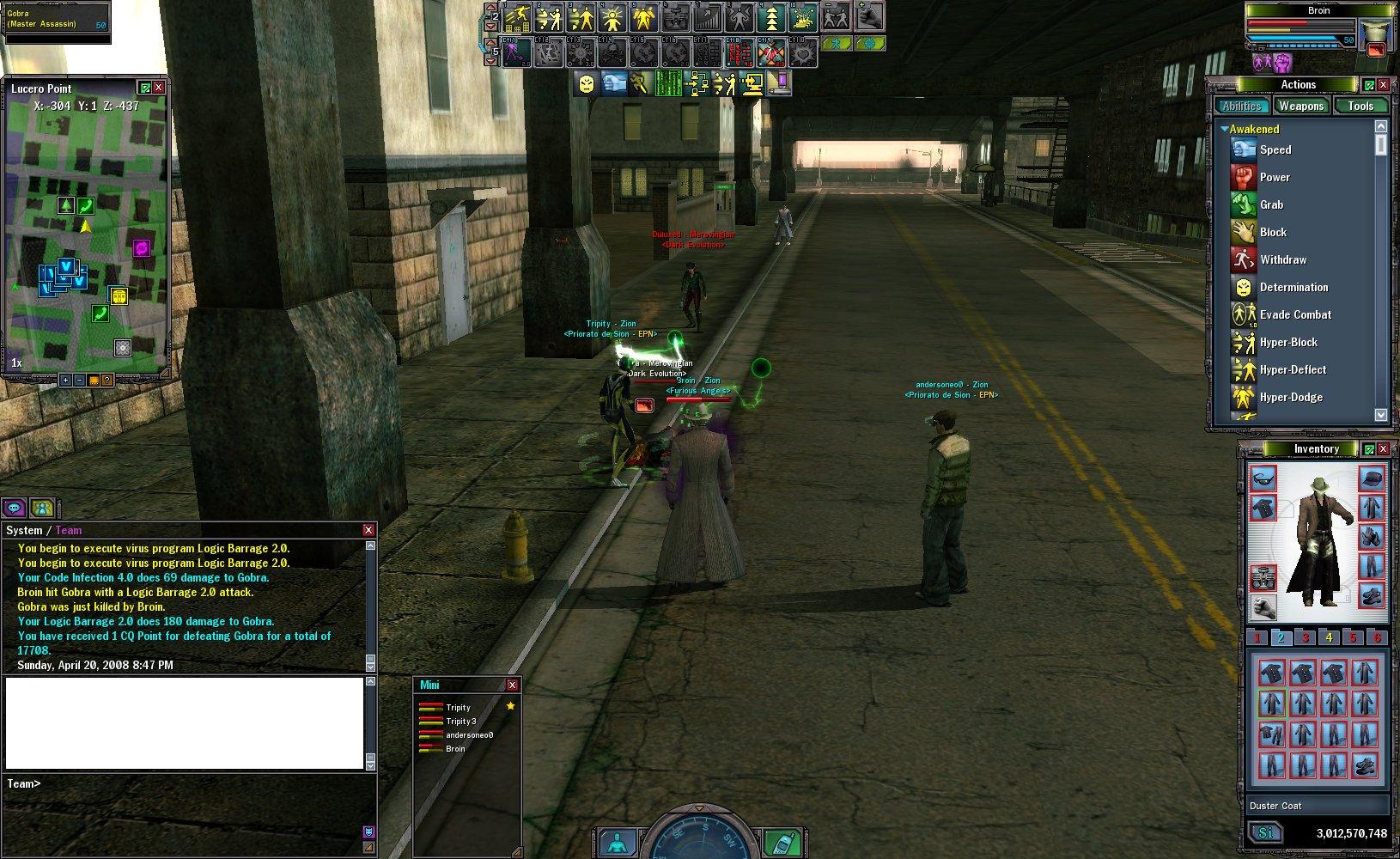The width and height of the screenshot is (1400, 859).
Task: Select andersoneo0 in the Mini team list
Action: (469, 735)
